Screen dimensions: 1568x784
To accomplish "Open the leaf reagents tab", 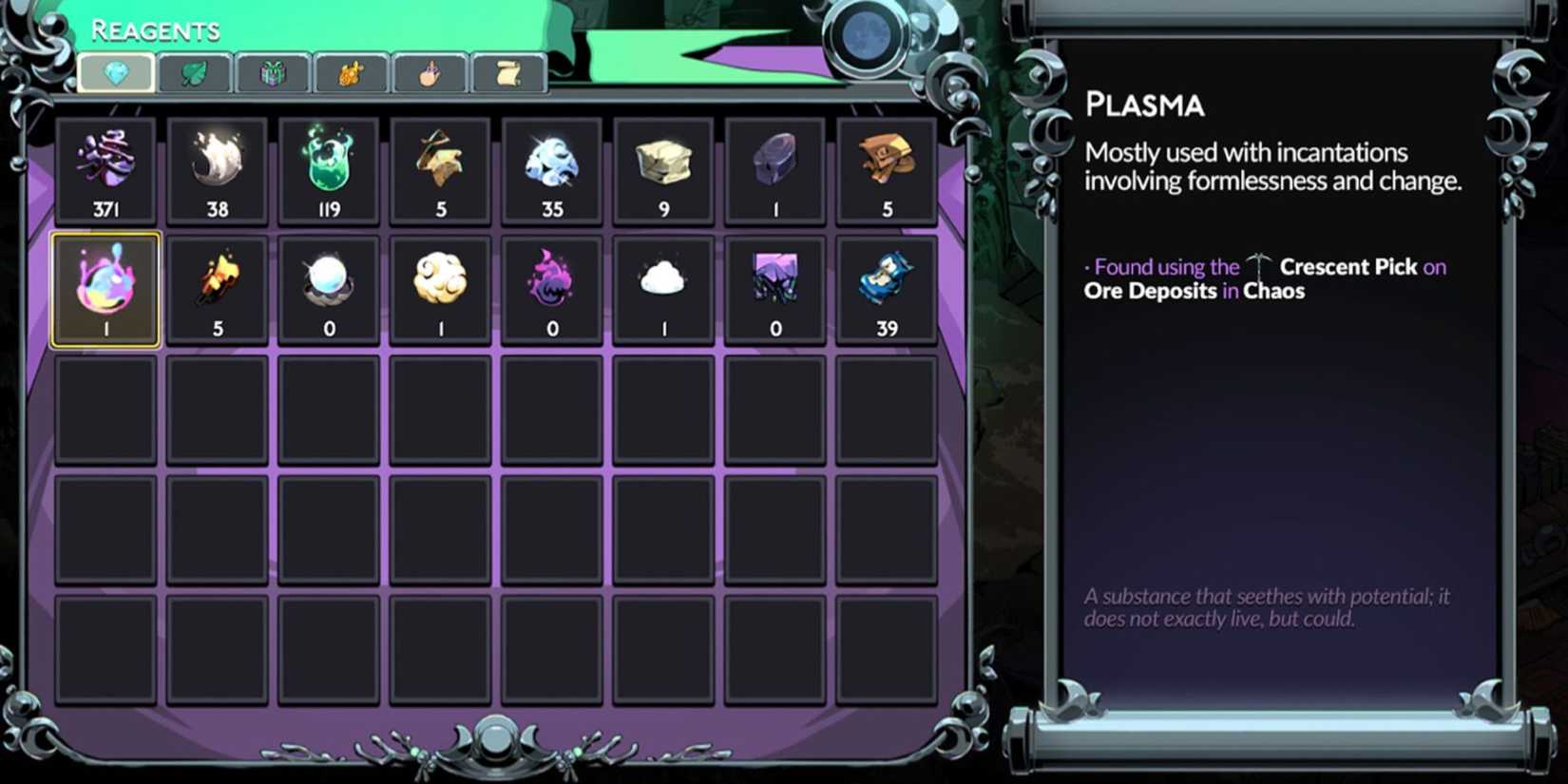I will pyautogui.click(x=194, y=73).
